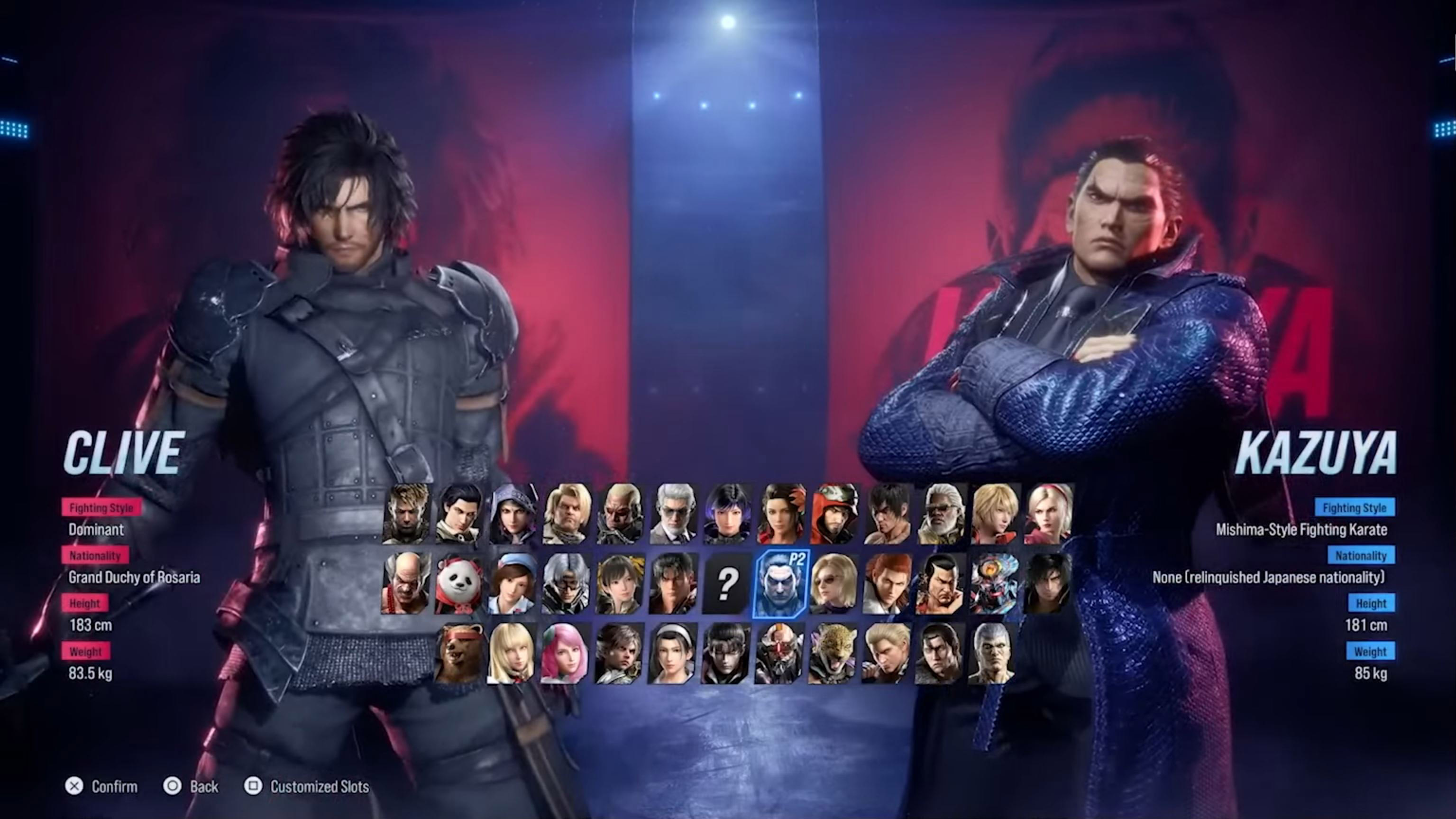1456x819 pixels.
Task: Choose the blonde woman with red hairband
Action: [1048, 514]
